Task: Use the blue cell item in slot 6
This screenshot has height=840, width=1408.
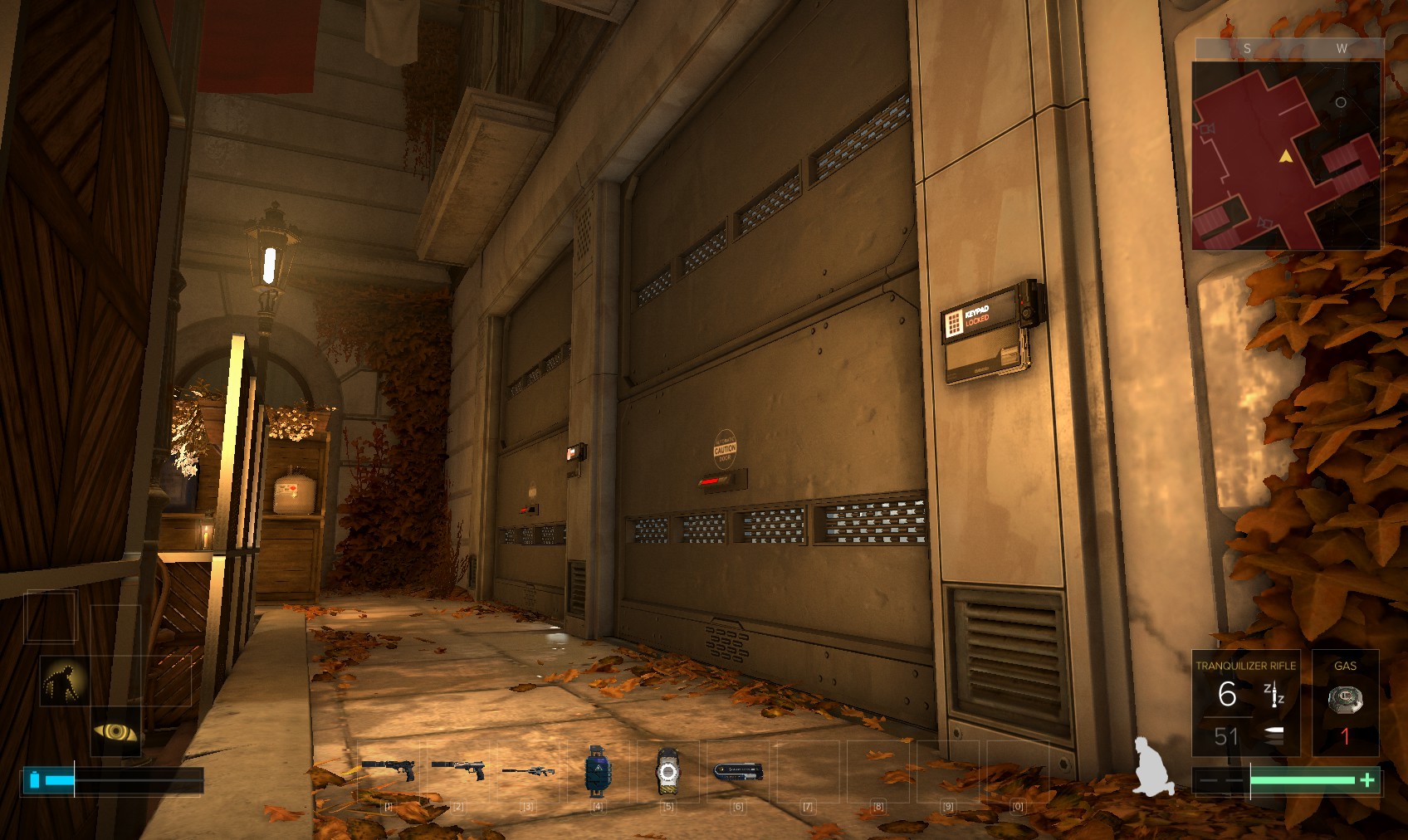Action: [x=737, y=771]
